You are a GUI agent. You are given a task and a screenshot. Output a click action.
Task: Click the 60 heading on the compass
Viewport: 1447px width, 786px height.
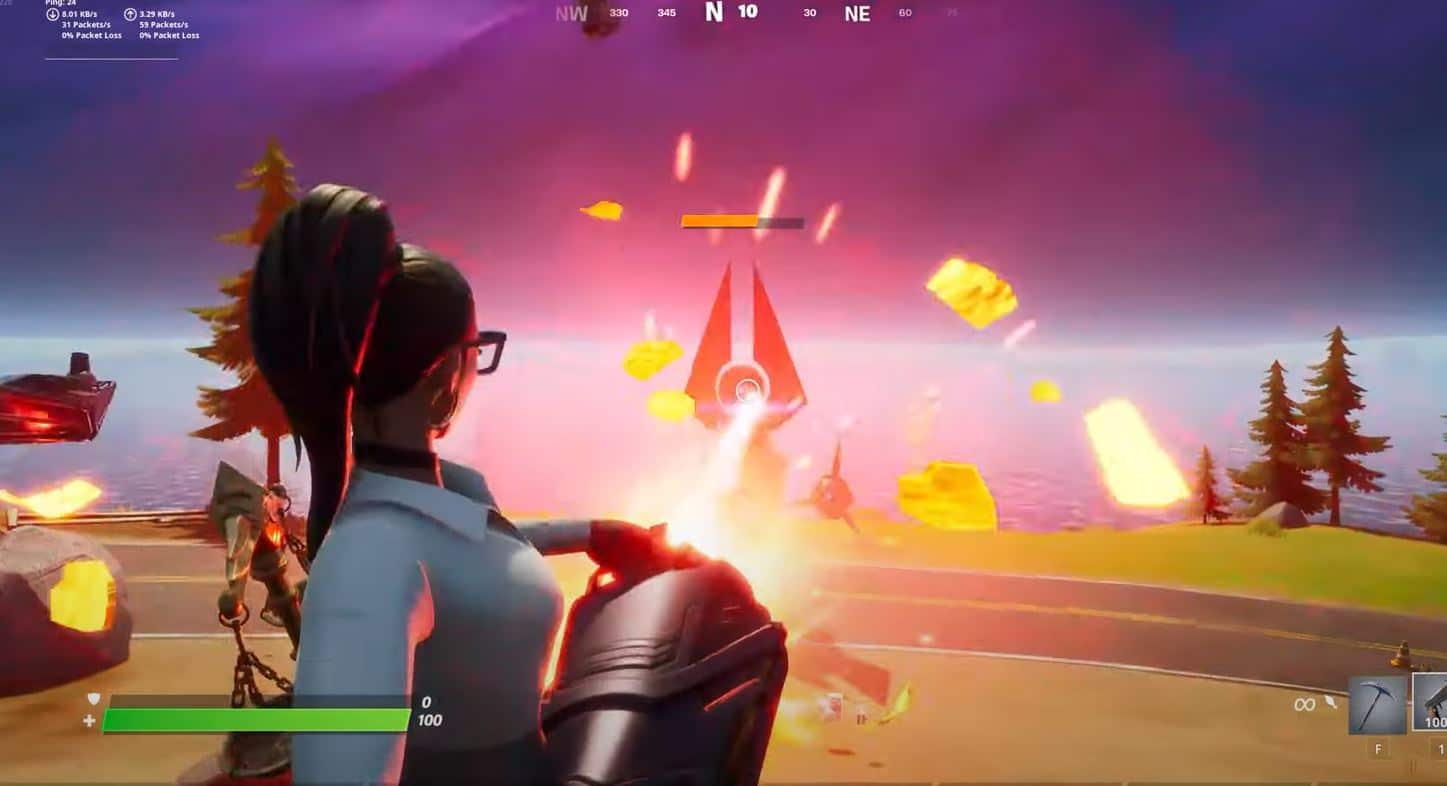click(905, 13)
